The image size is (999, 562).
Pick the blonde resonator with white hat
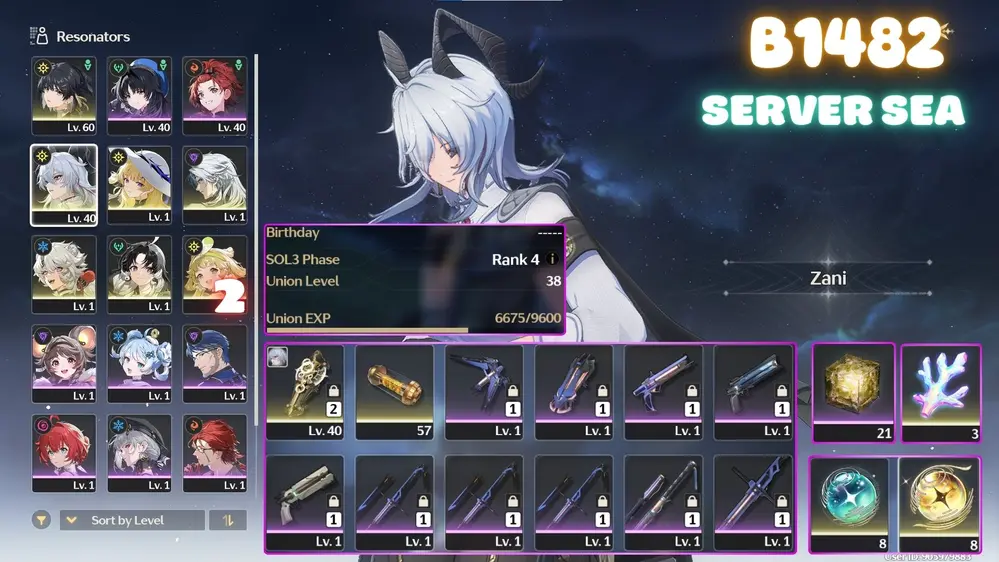pos(140,185)
